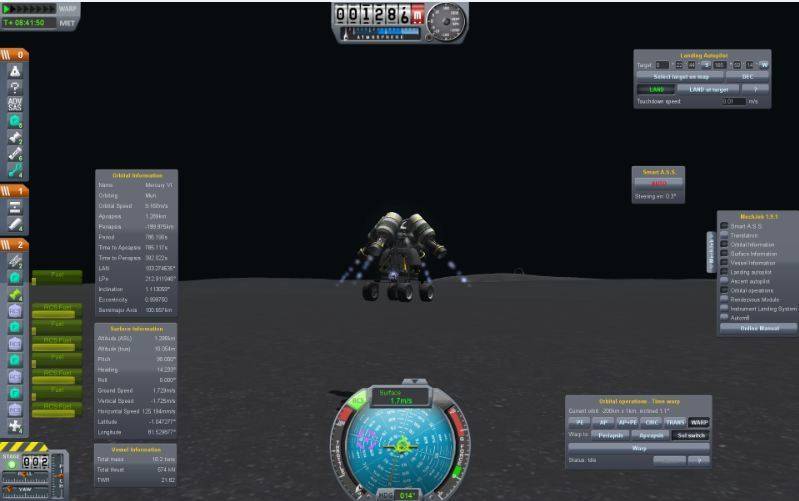Select SoI switch warp option
Image resolution: width=799 pixels, height=501 pixels.
coord(691,435)
